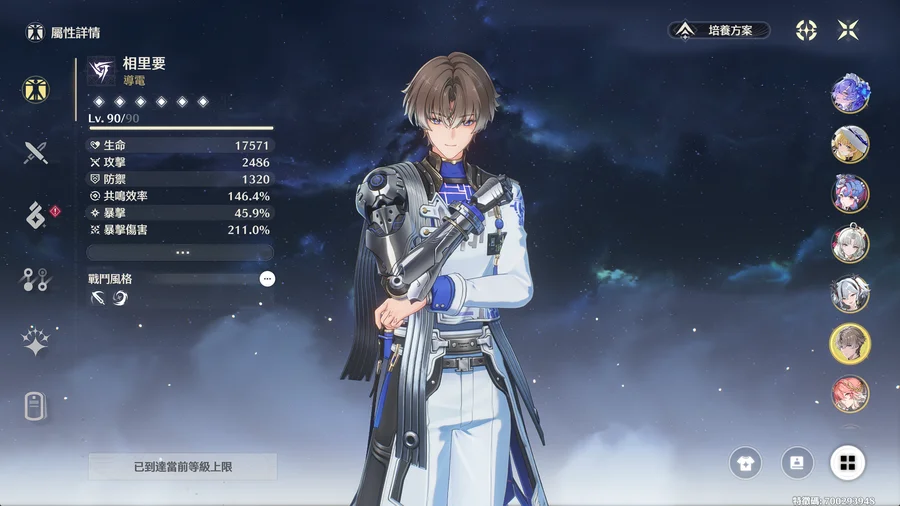Viewport: 900px width, 506px height.
Task: Choose the pink-haired character portrait
Action: pyautogui.click(x=850, y=394)
